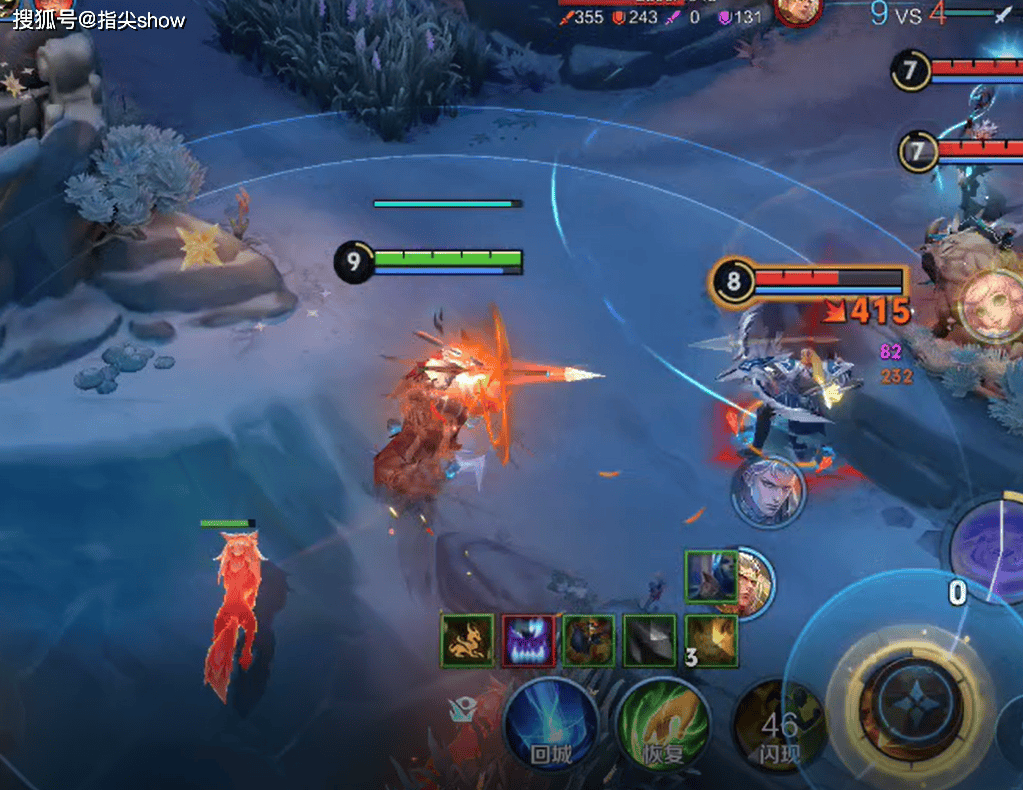Select the purple fanged-mouth item slot

527,641
